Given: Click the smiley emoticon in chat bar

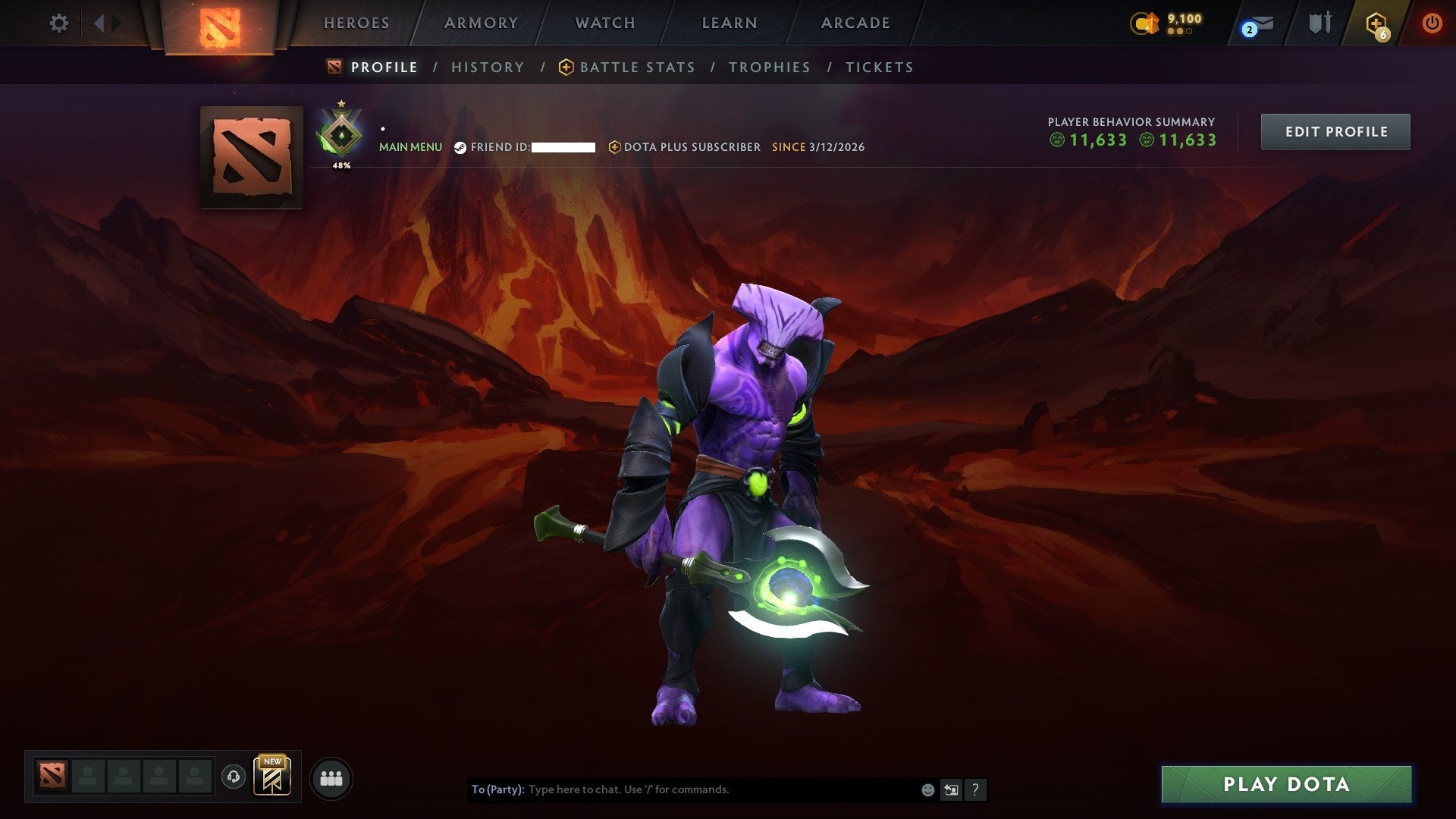Looking at the screenshot, I should (927, 789).
